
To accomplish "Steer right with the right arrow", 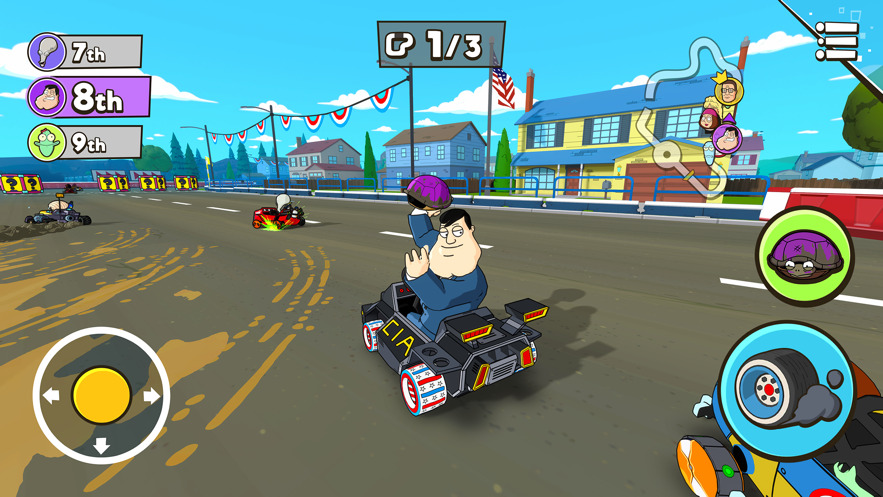I will [151, 396].
